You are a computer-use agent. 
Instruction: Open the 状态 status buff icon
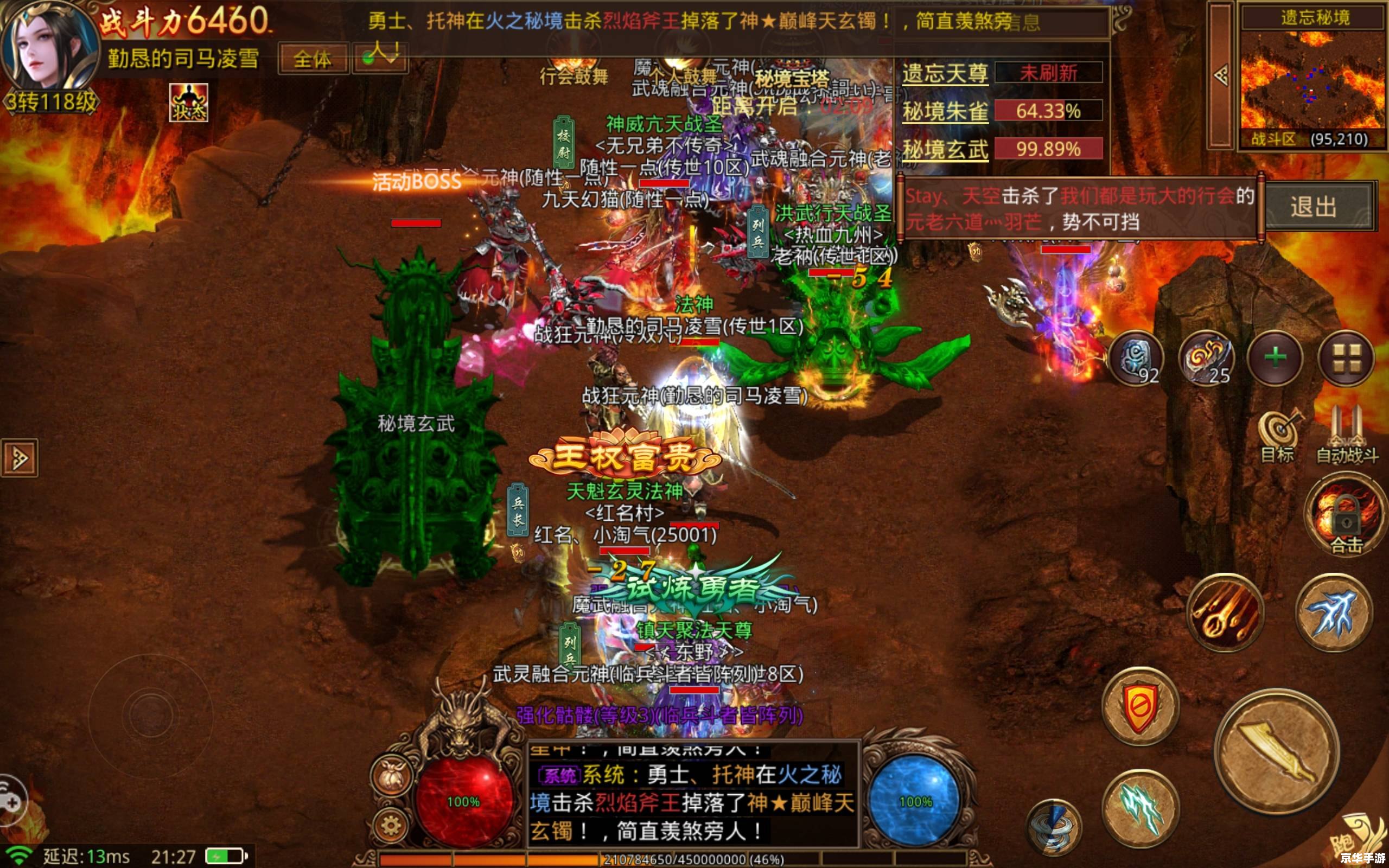click(x=188, y=103)
